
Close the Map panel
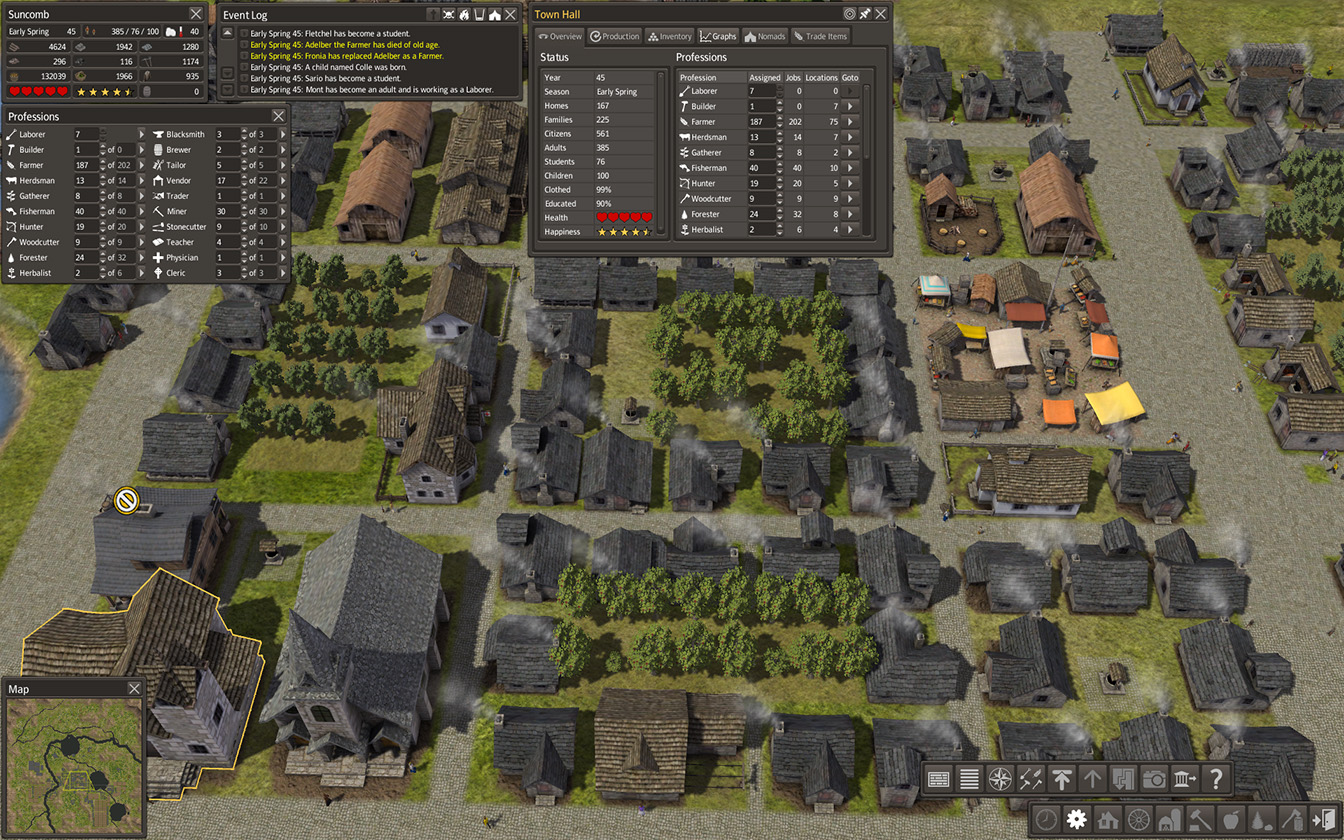135,689
